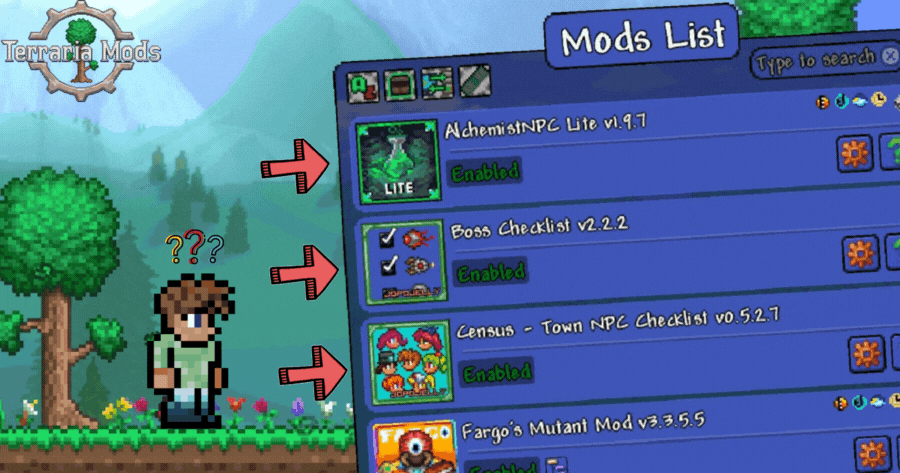The height and width of the screenshot is (473, 900).
Task: Select the Boss Checklist mod icon
Action: [x=401, y=263]
